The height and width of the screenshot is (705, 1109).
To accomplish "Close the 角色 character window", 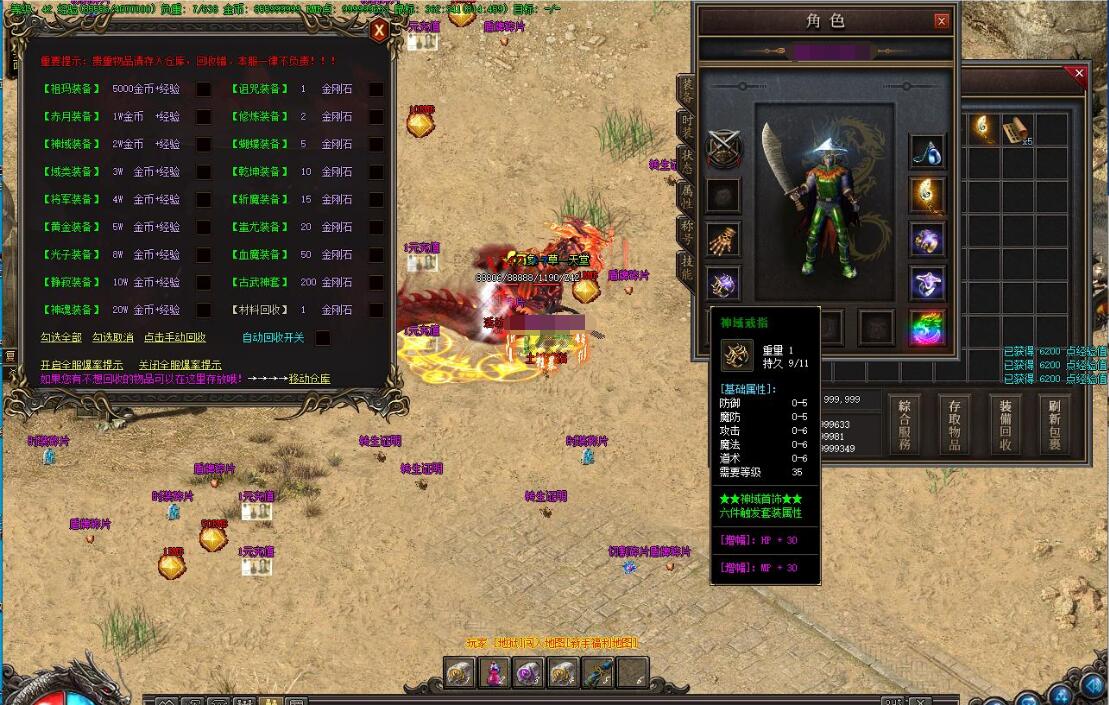I will [941, 21].
